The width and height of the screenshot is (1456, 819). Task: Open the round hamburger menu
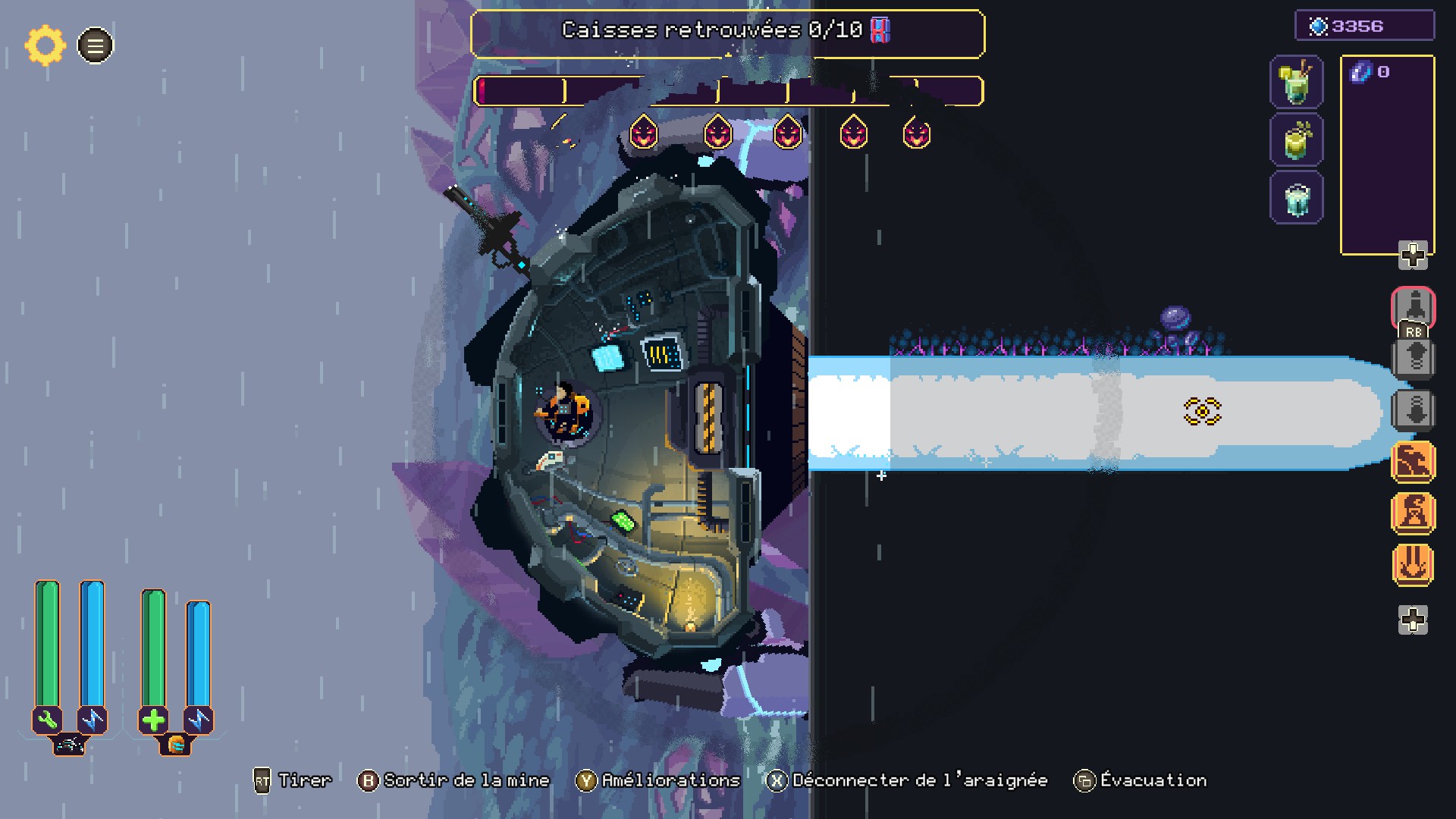(96, 45)
